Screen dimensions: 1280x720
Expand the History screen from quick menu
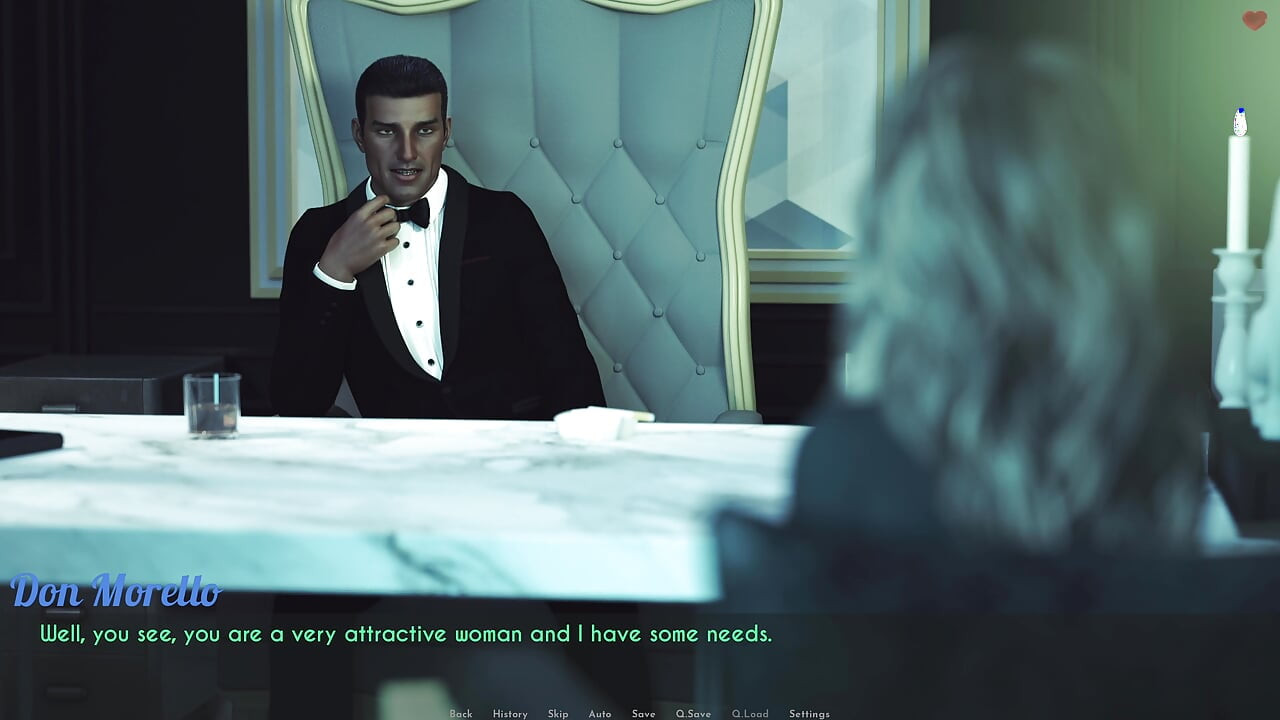pyautogui.click(x=510, y=713)
